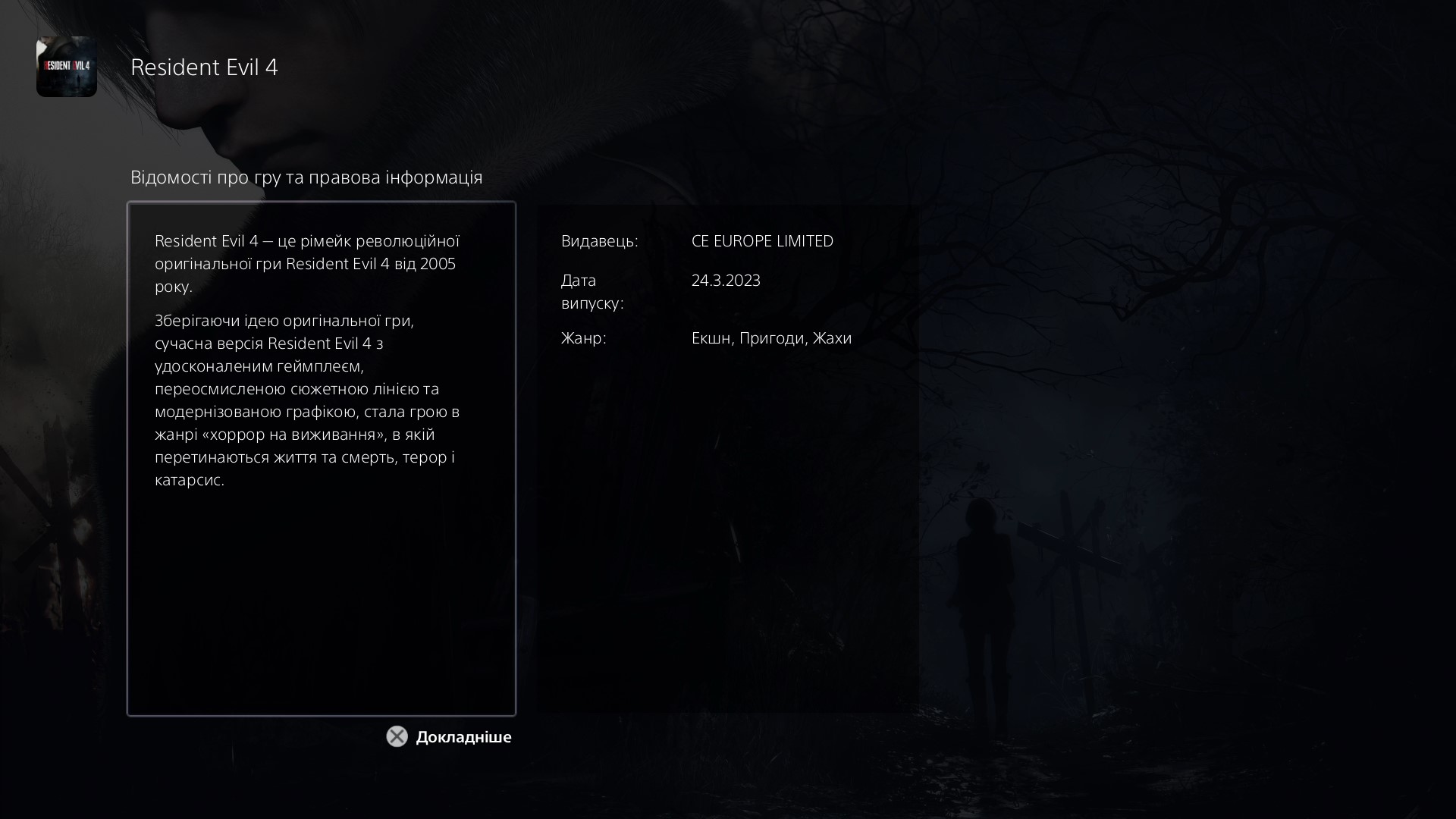This screenshot has width=1456, height=819.
Task: Open Докладніше for more details
Action: pyautogui.click(x=463, y=736)
